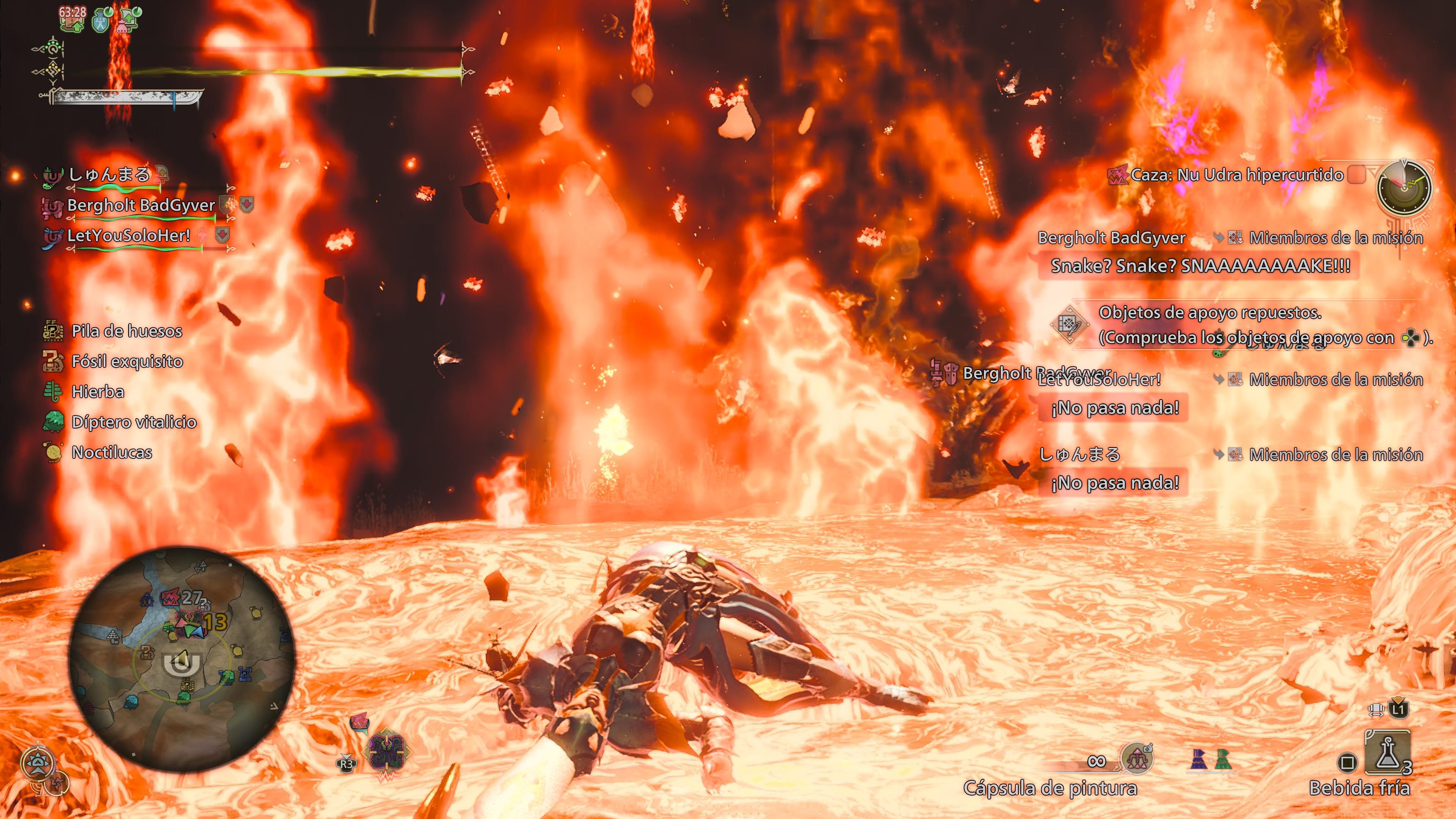Click the quest clock dial icon
This screenshot has width=1456, height=819.
[1404, 187]
